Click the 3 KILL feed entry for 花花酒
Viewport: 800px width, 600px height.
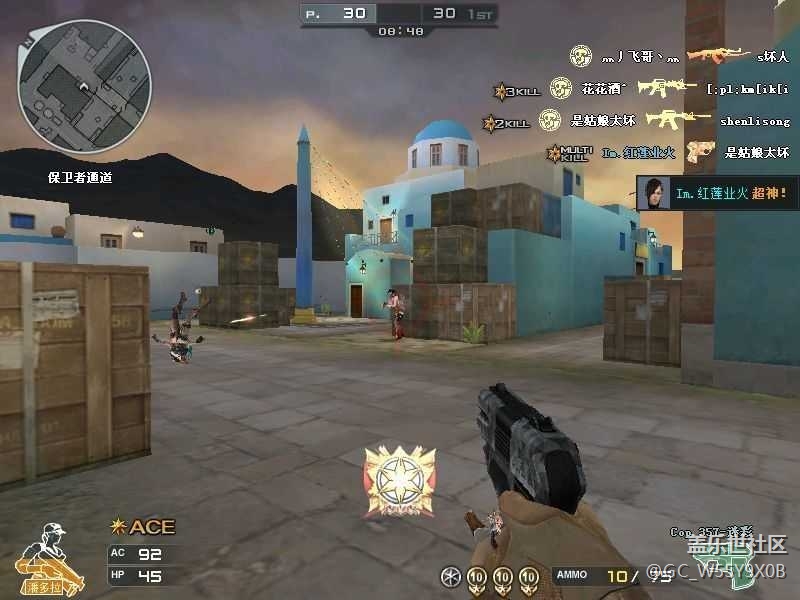(640, 89)
